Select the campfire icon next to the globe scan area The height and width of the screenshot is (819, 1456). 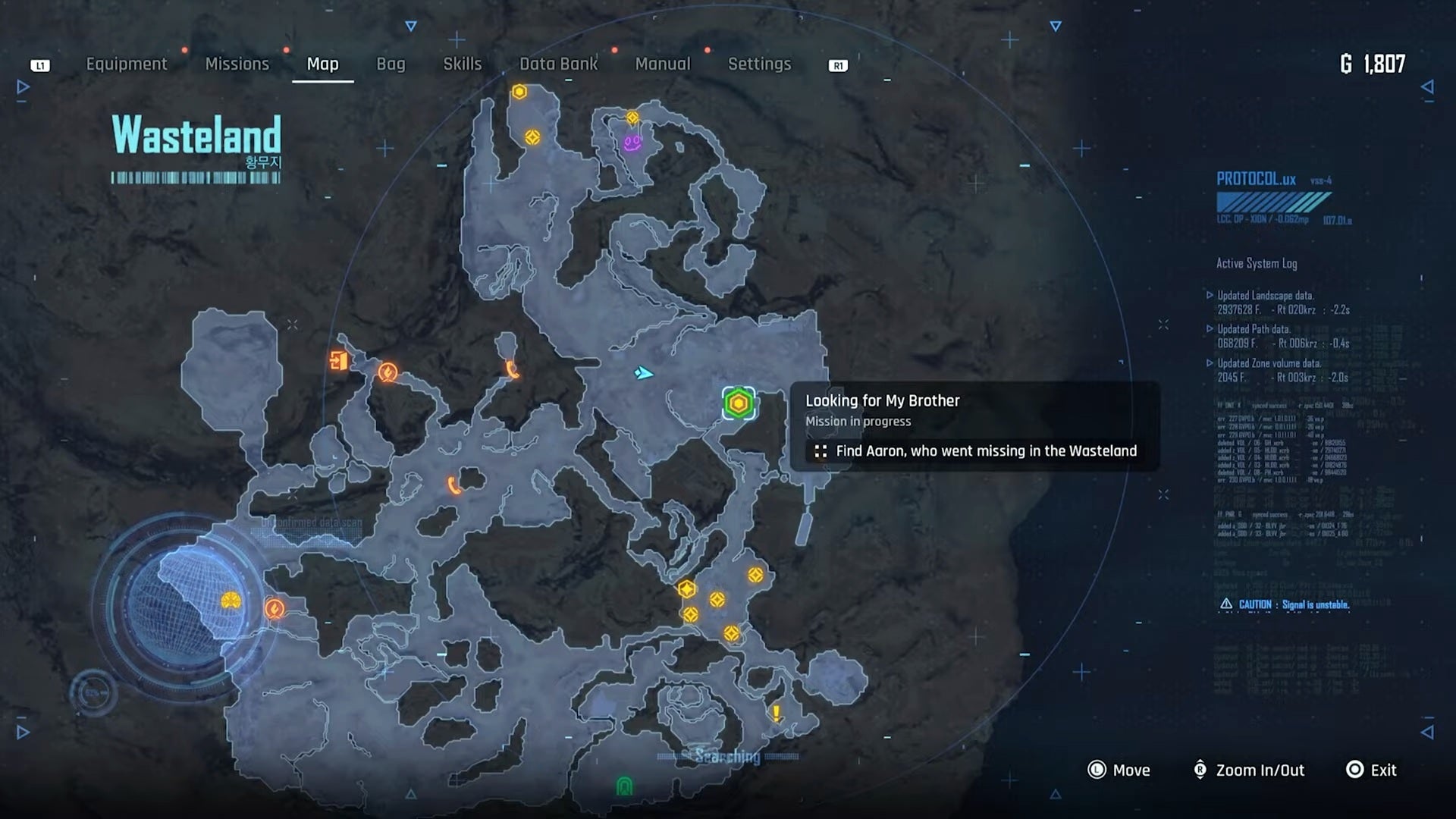point(273,608)
